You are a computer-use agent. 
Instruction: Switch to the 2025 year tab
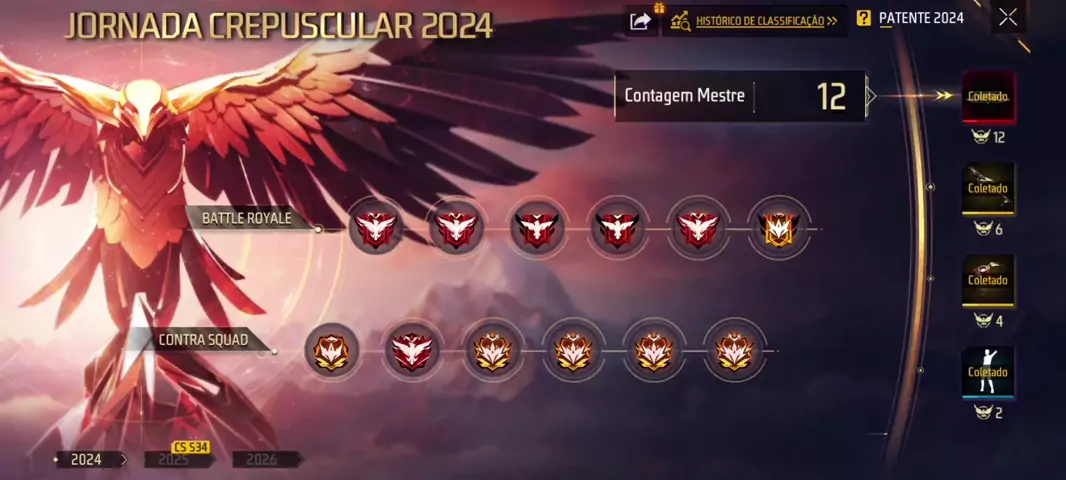[x=174, y=460]
